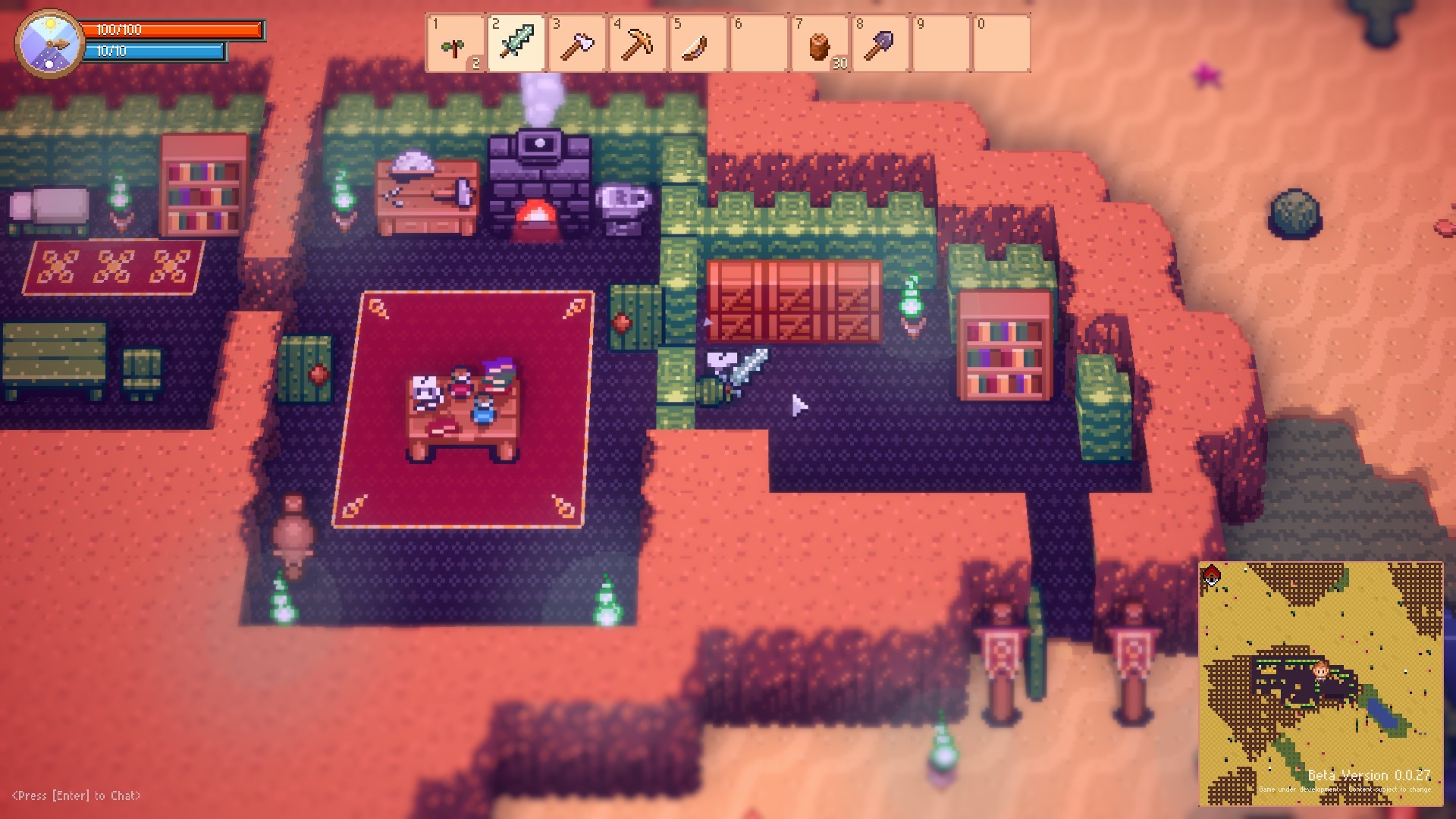
Task: Select the sword in hotbar slot 2
Action: click(x=516, y=44)
